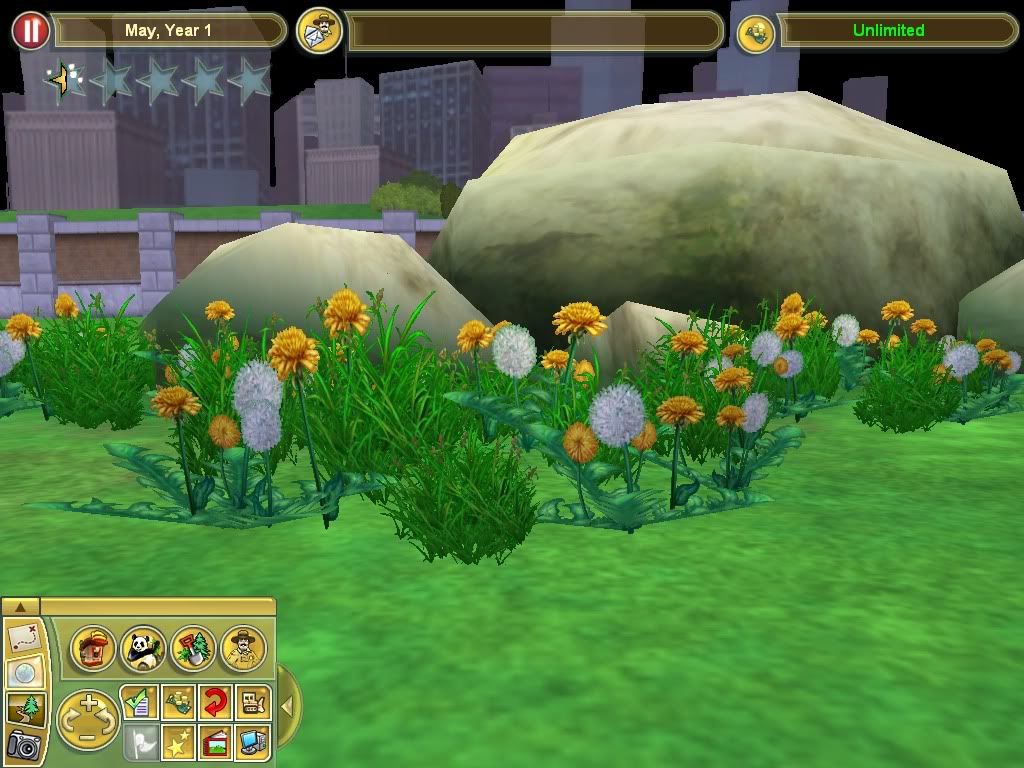Open the shovel and tree foliage menu
This screenshot has width=1024, height=768.
pos(192,649)
